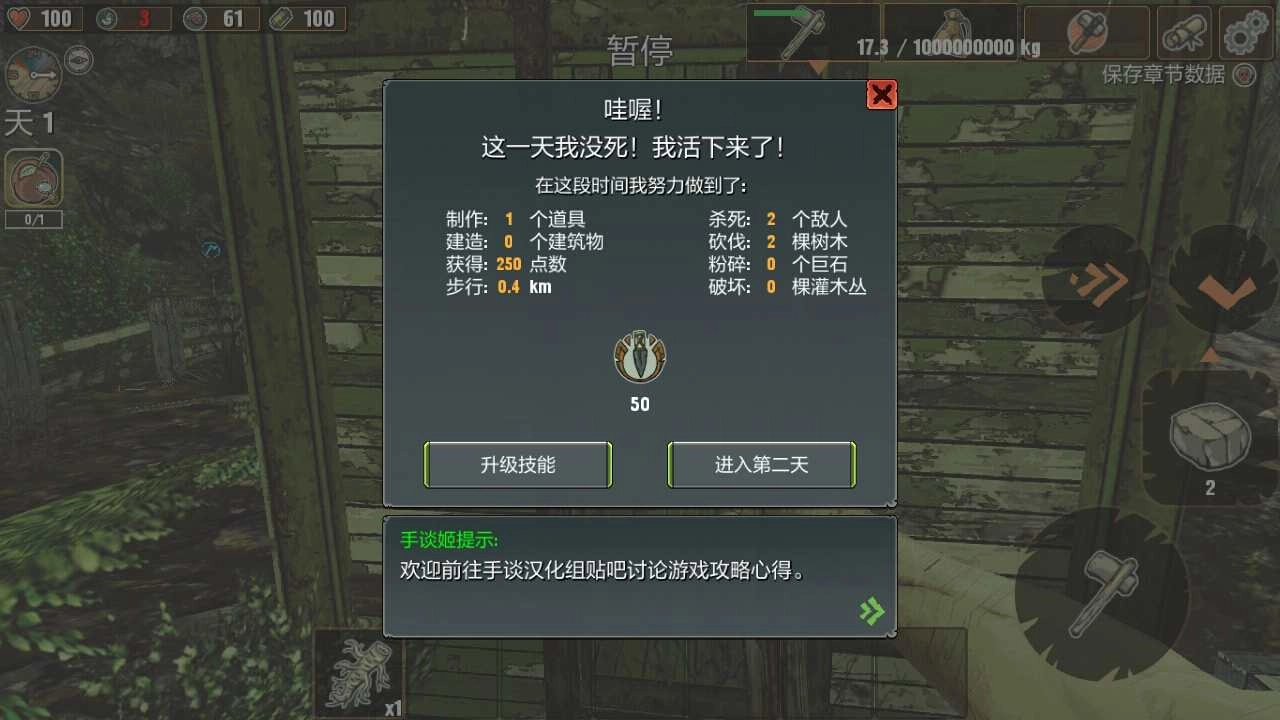Expand the 手谈姬提示 tips panel arrow
The image size is (1280, 720).
click(872, 610)
